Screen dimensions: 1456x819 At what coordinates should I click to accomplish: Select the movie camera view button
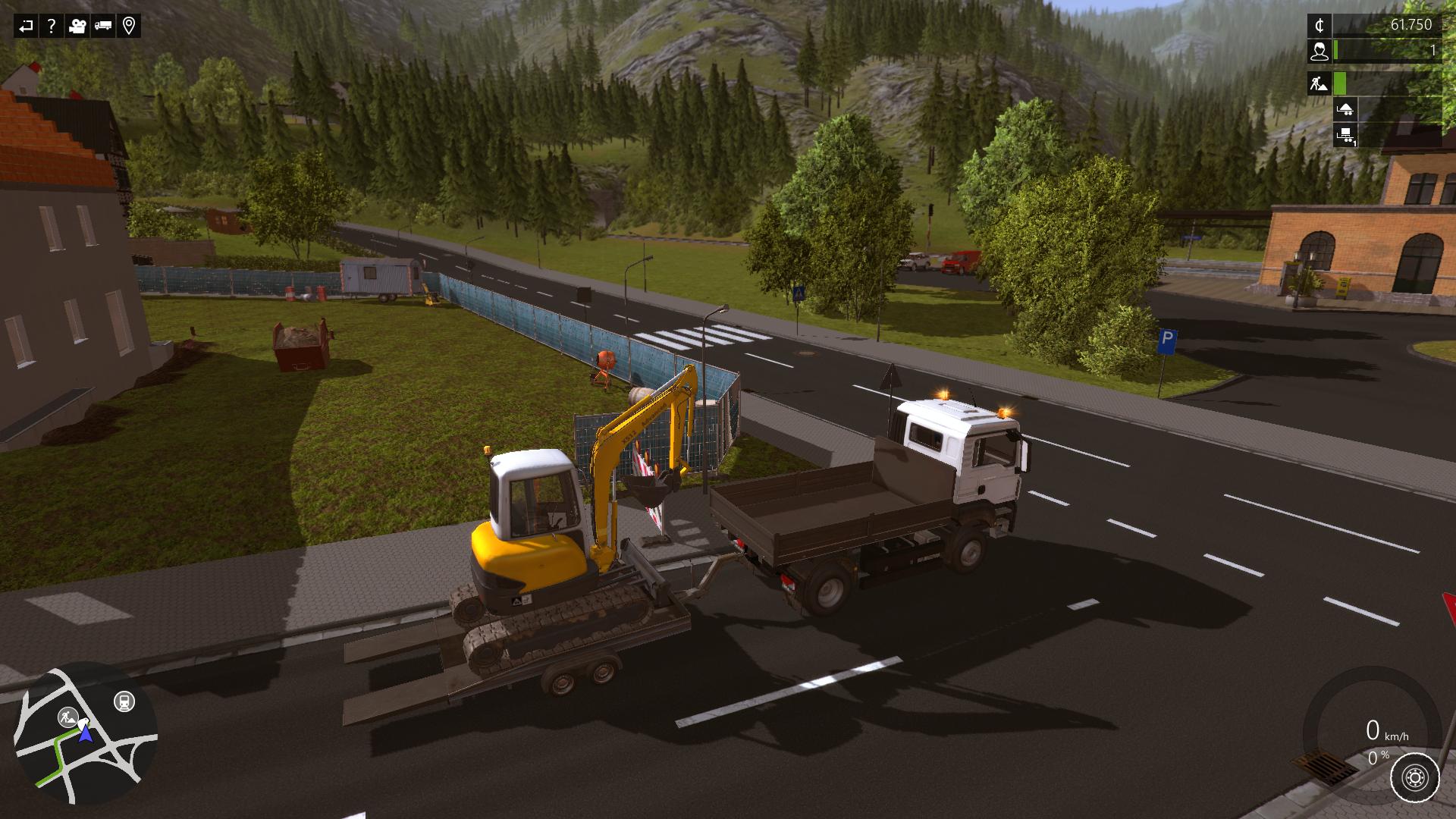click(77, 27)
